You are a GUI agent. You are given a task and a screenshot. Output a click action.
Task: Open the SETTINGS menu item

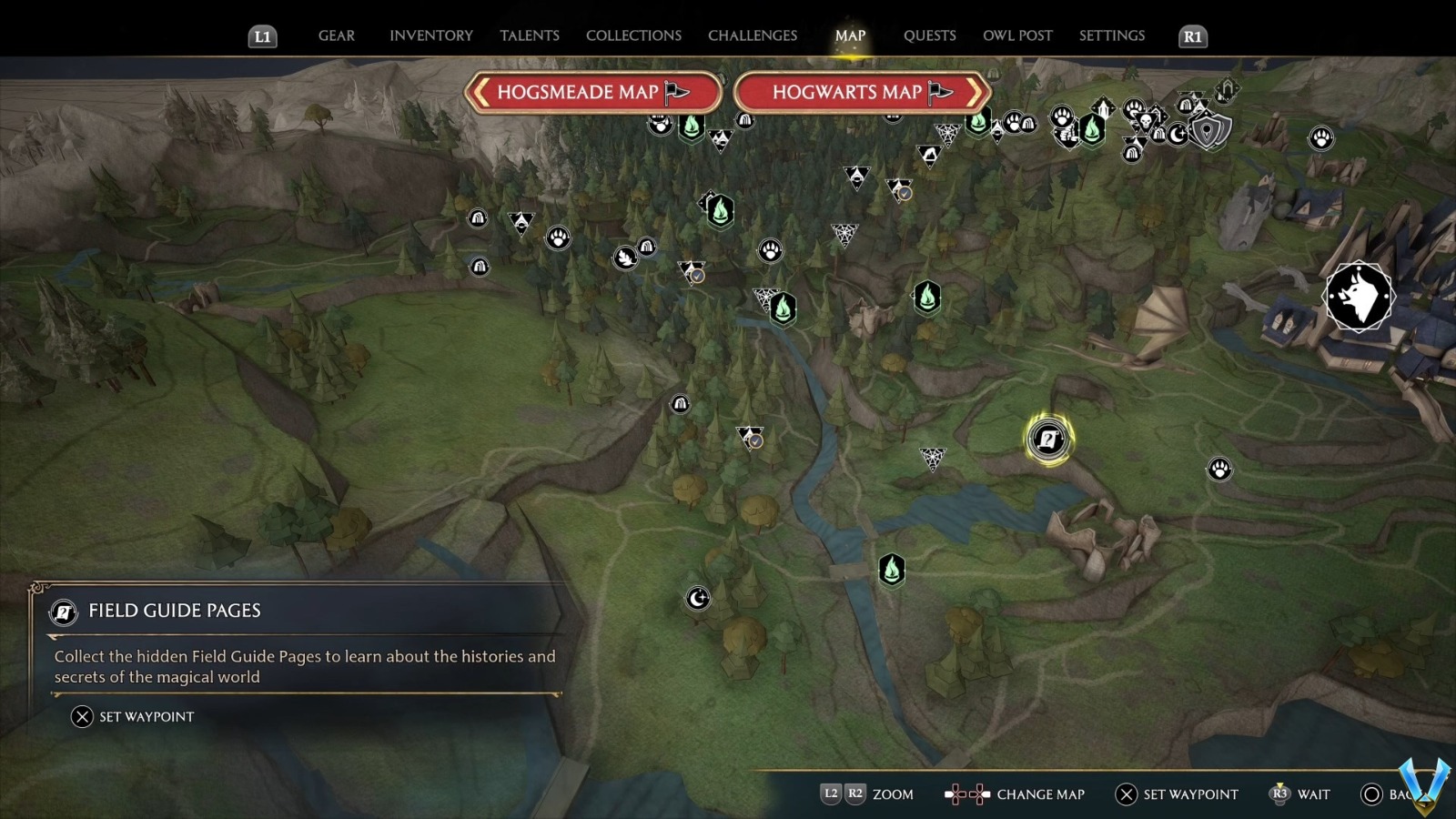click(x=1111, y=35)
